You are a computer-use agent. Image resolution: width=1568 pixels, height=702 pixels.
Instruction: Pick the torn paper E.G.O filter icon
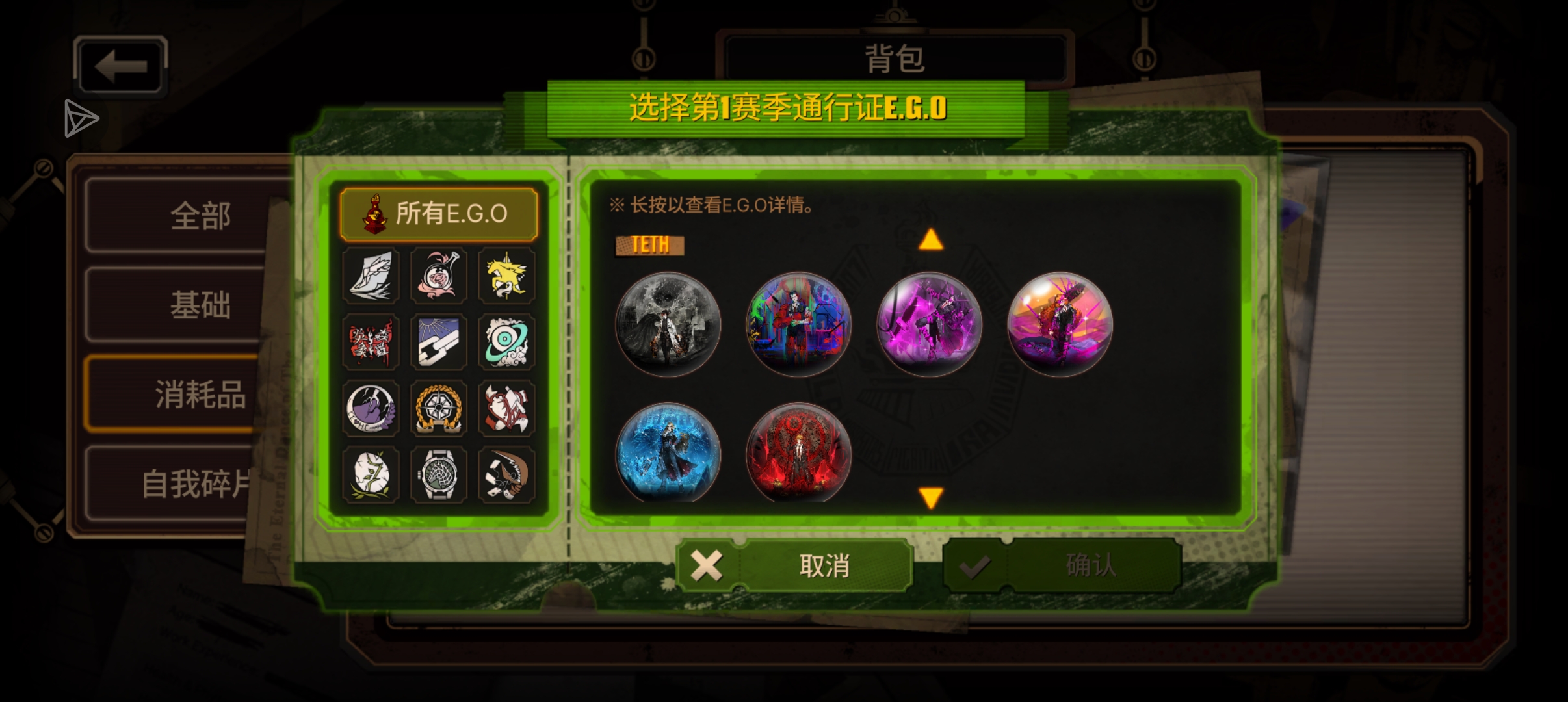coord(371,276)
